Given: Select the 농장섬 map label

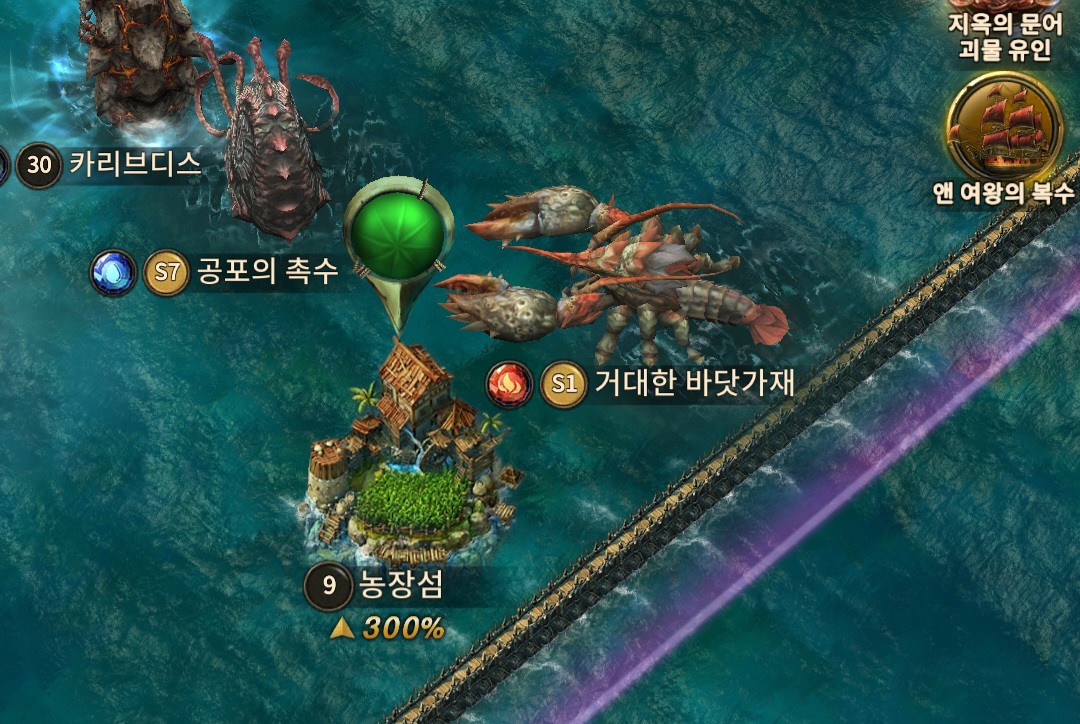Looking at the screenshot, I should pos(400,588).
